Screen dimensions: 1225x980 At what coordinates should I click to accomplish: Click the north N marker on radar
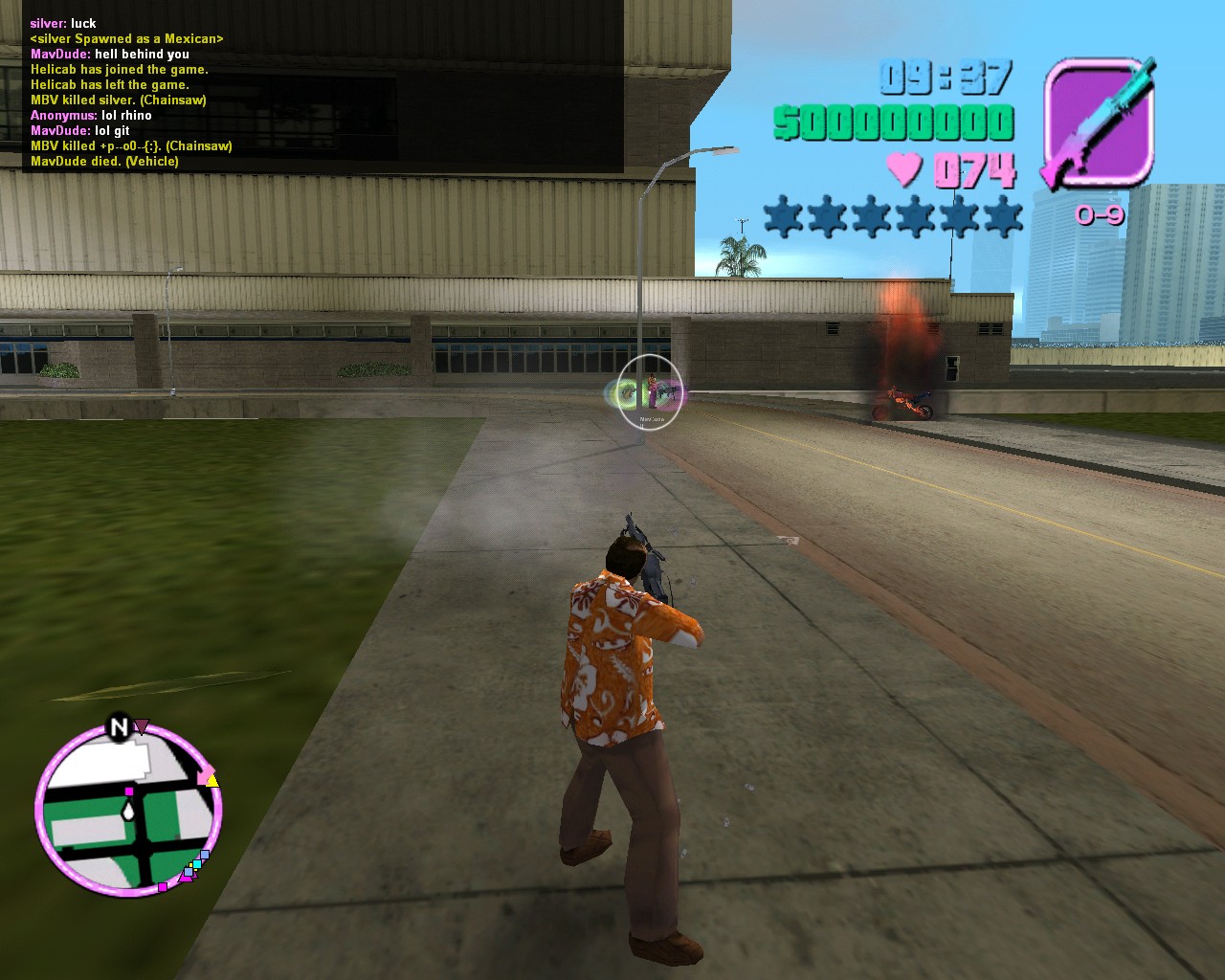(x=119, y=728)
